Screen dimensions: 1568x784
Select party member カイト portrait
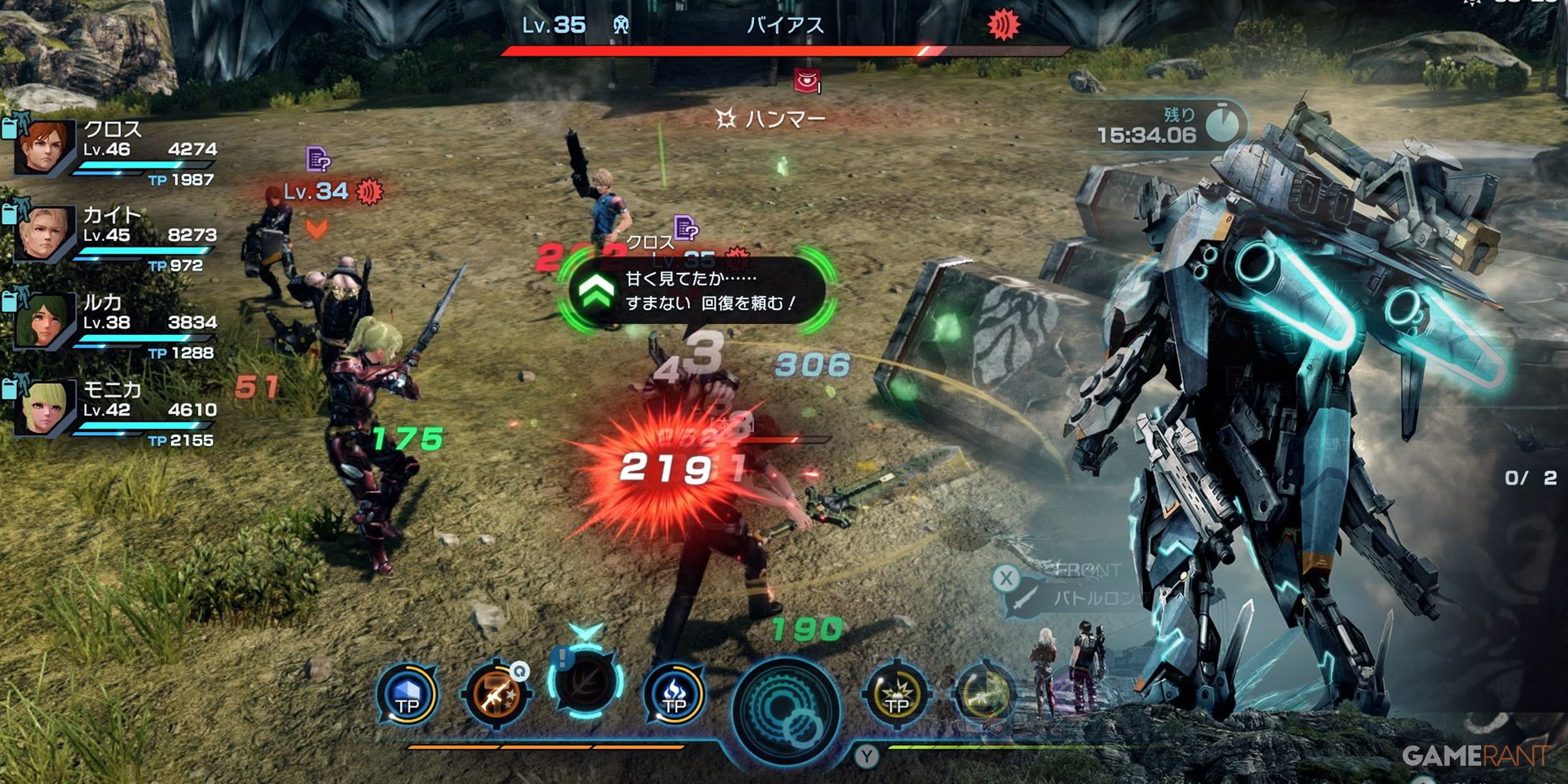coord(44,233)
